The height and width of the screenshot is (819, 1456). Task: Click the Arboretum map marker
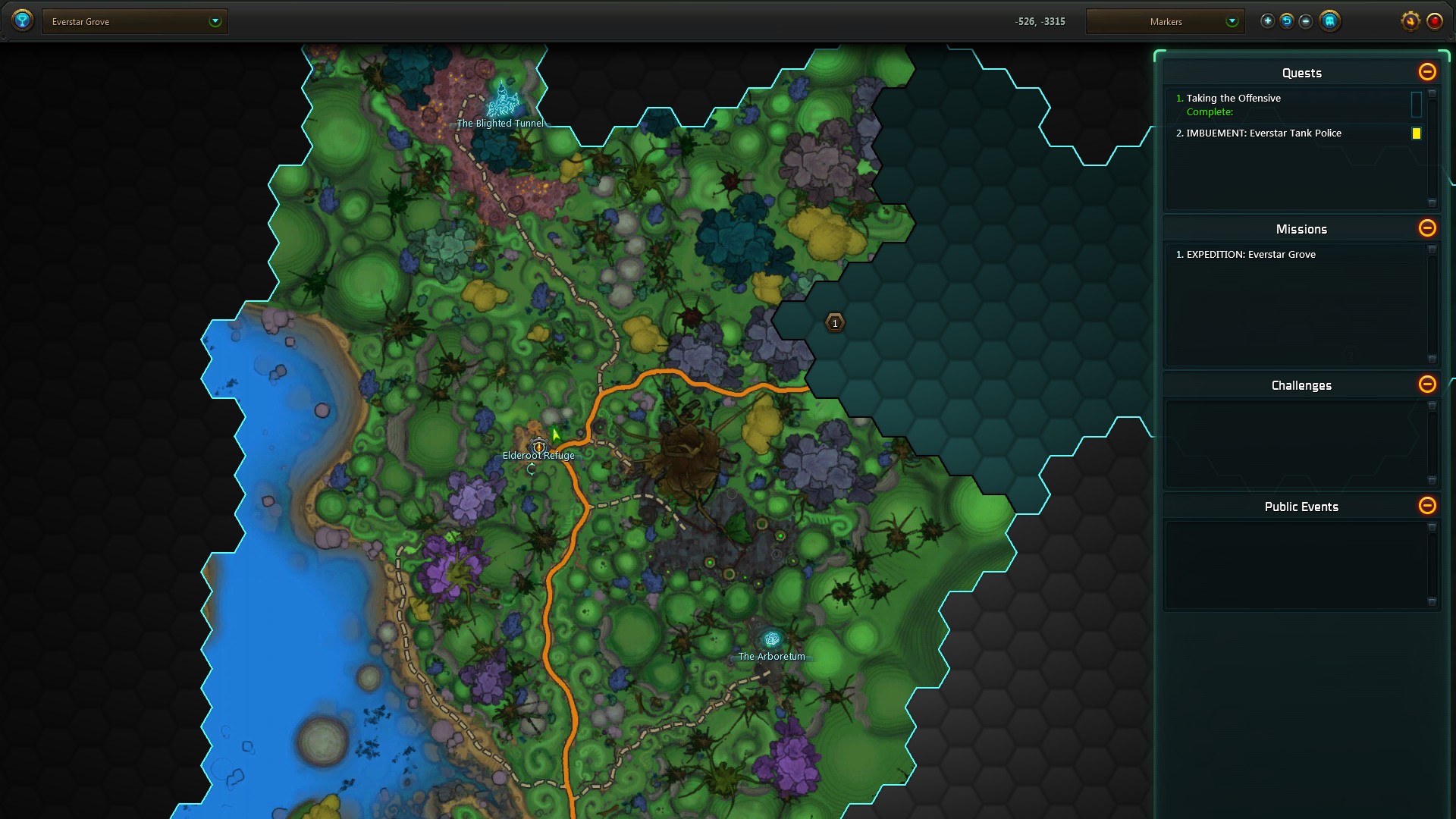(x=771, y=640)
